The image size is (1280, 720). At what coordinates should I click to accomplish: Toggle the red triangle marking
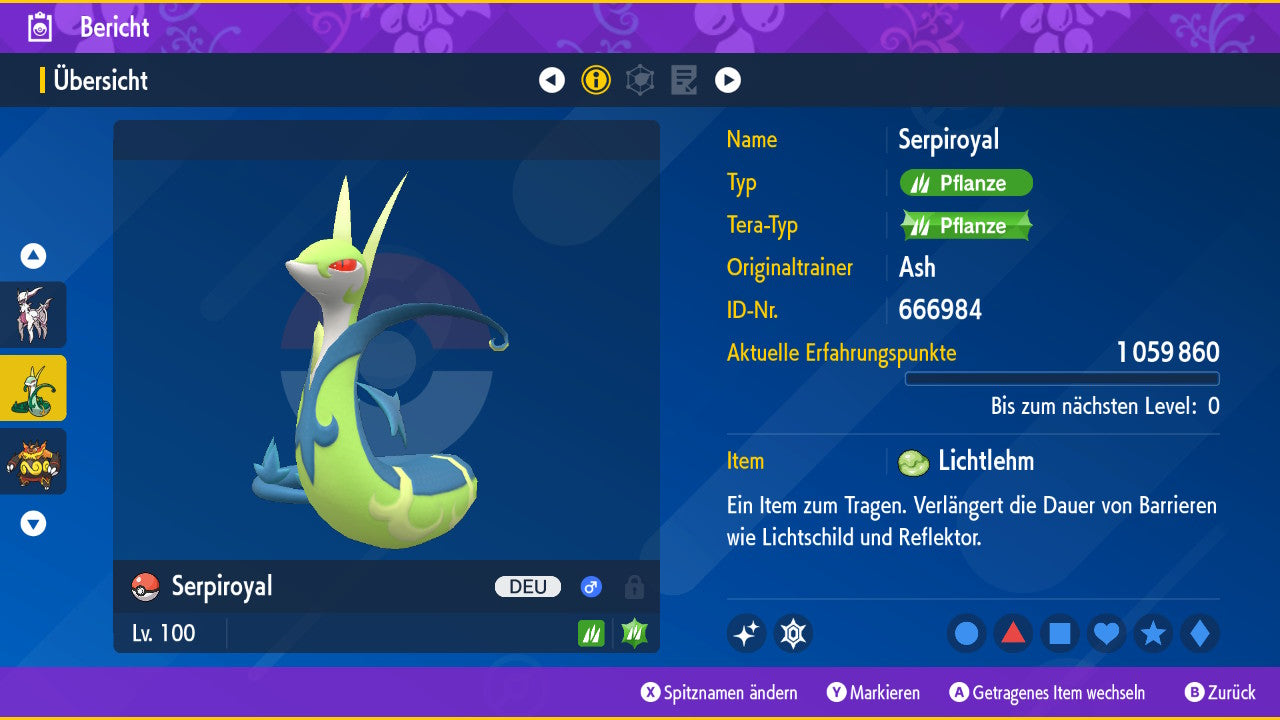pyautogui.click(x=1013, y=633)
